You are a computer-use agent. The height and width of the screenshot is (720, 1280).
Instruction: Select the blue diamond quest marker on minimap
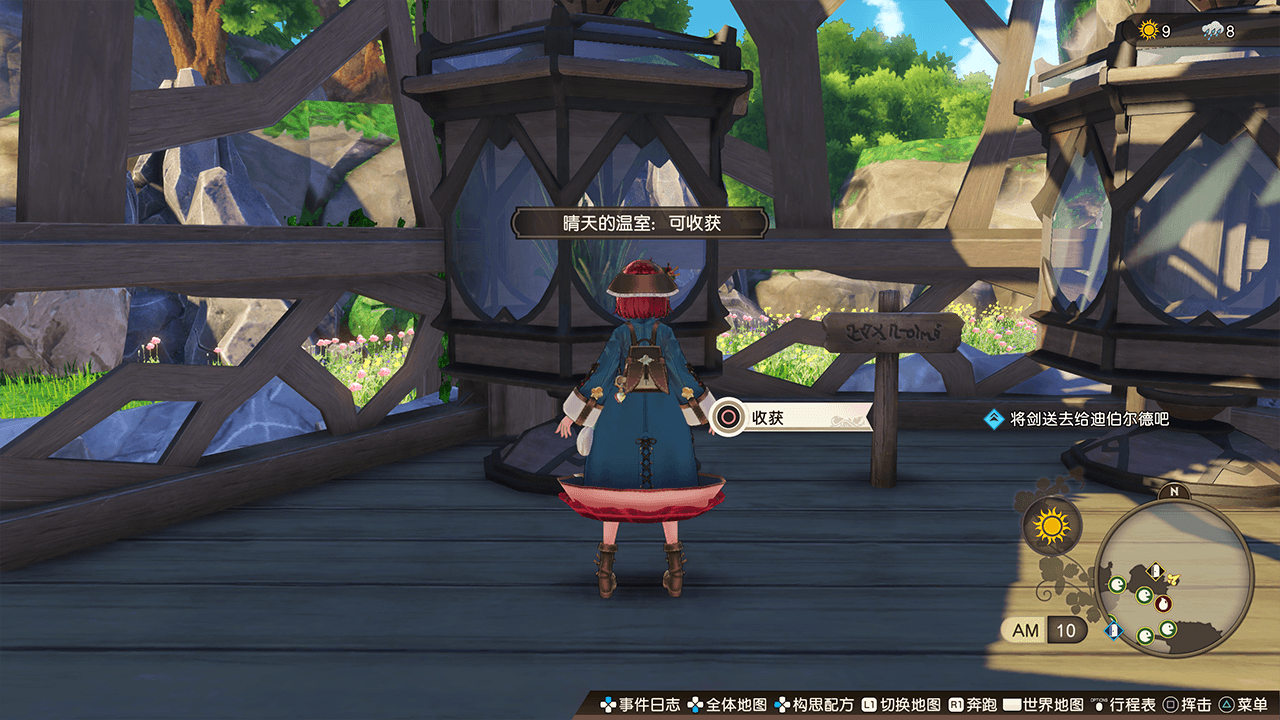[x=1112, y=630]
